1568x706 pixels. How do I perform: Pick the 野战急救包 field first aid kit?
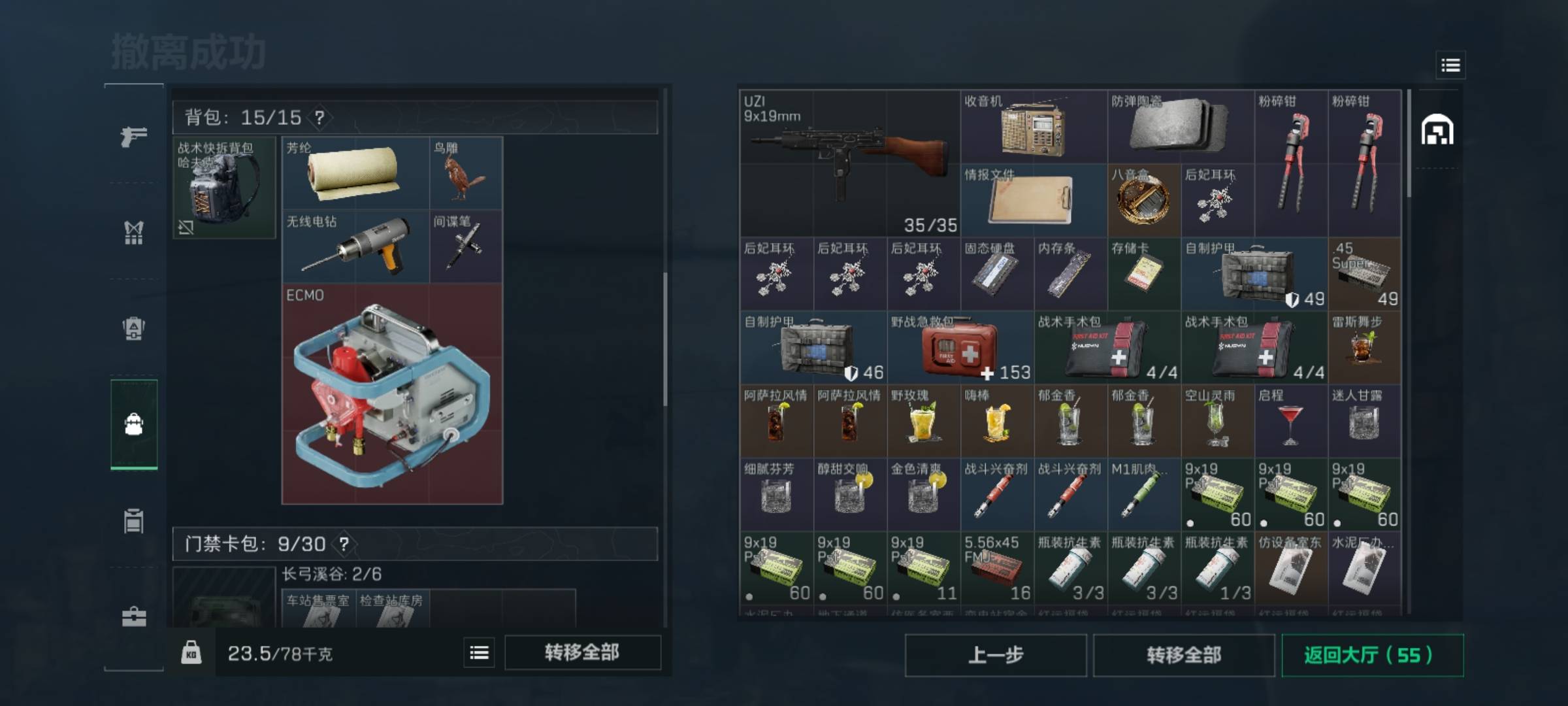coord(960,348)
